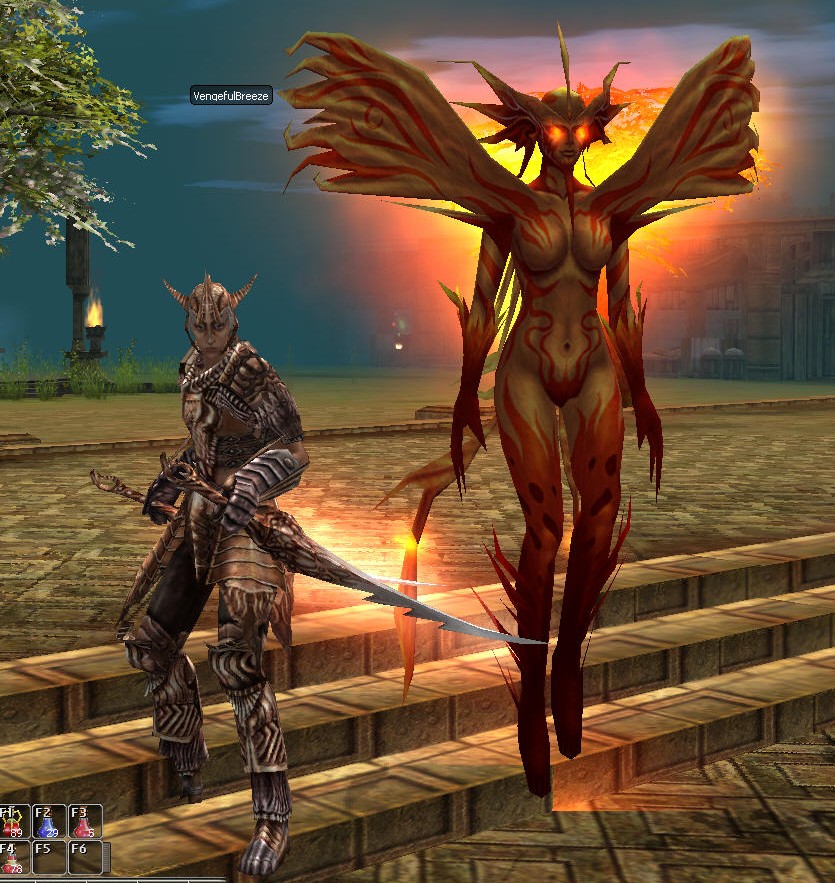
Task: Click the ridged handle beside the quick slots
Action: (x=106, y=857)
